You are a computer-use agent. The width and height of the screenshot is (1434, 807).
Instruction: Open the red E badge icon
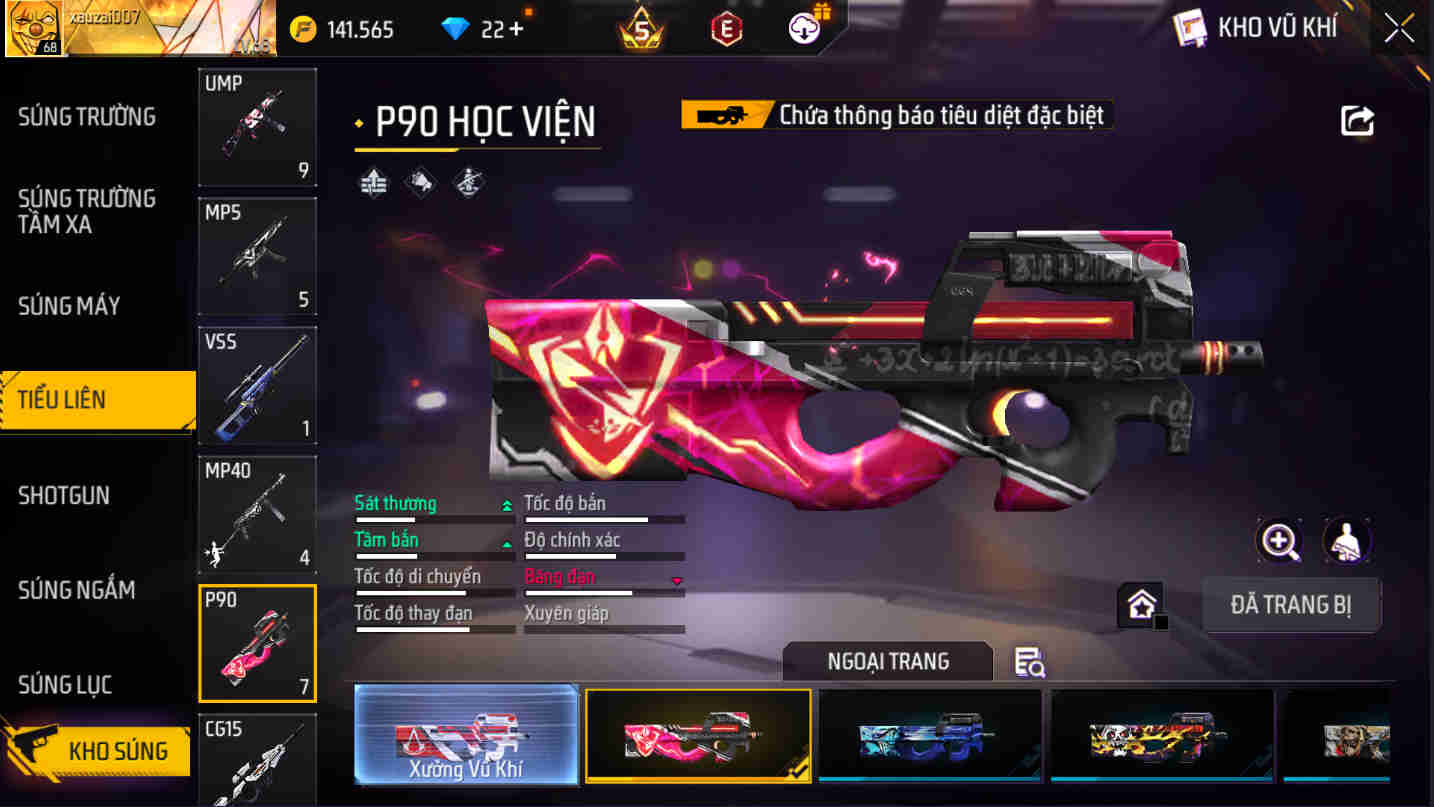click(x=724, y=28)
